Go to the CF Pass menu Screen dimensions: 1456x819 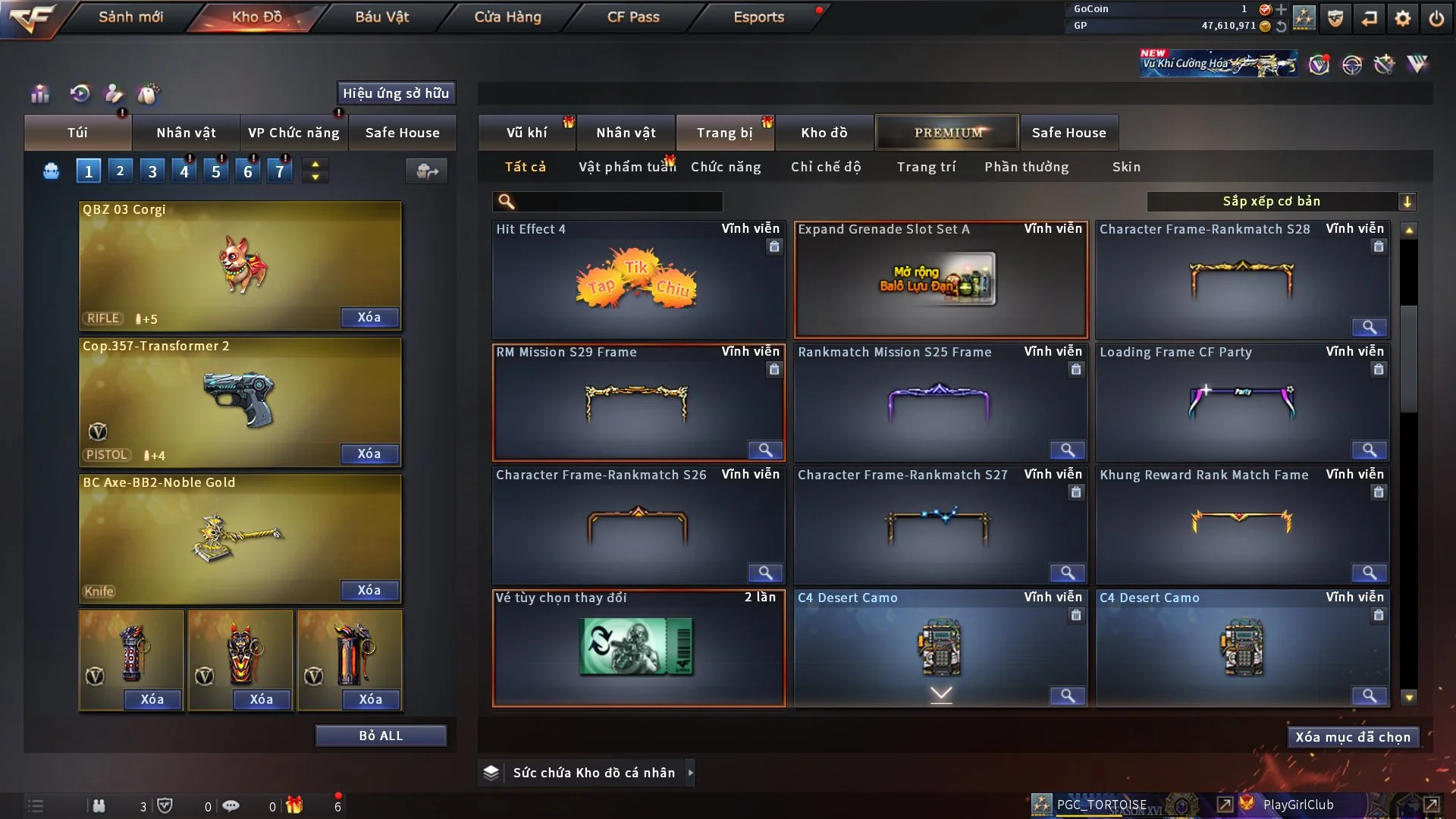coord(633,17)
